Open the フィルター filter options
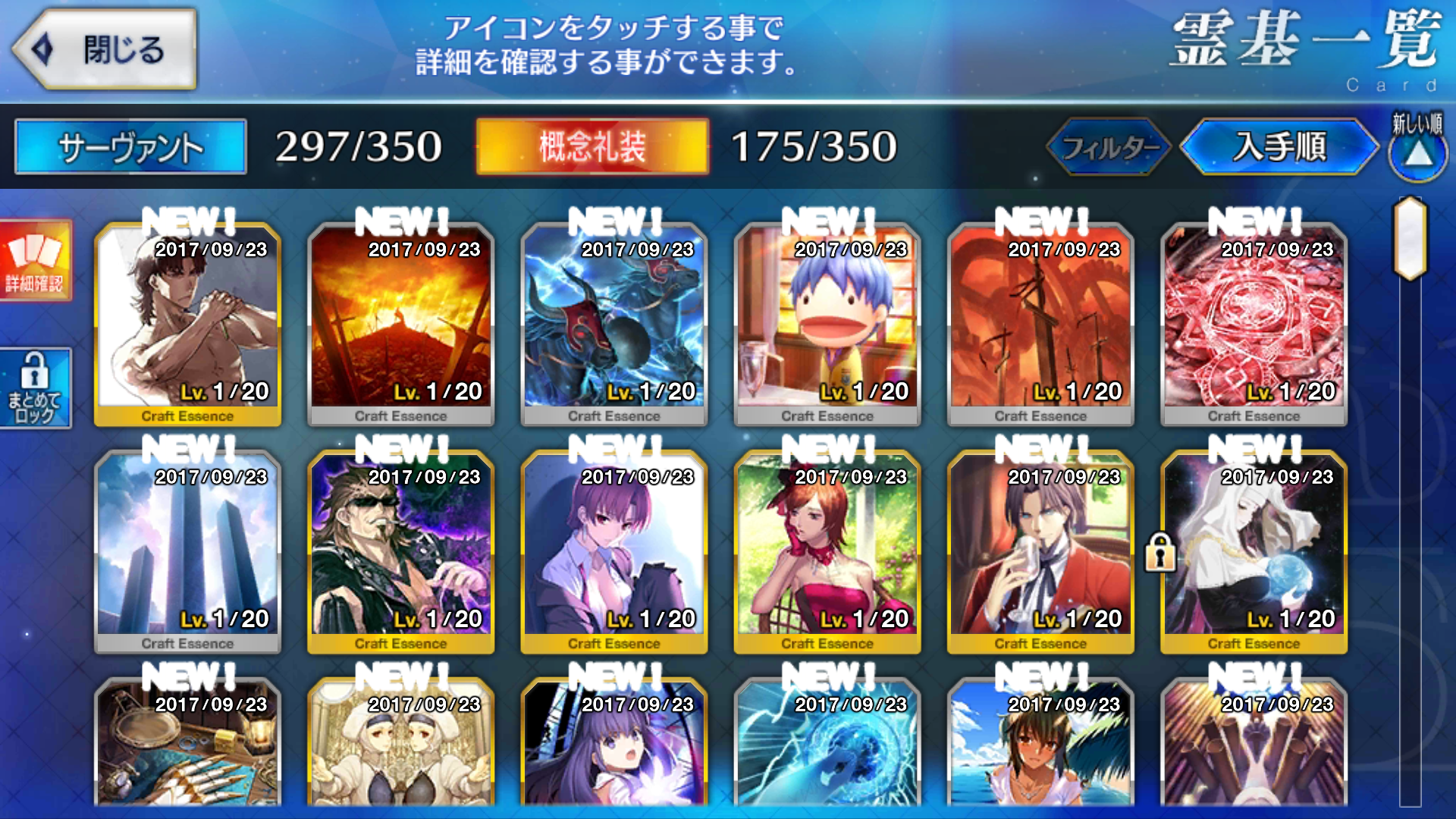The height and width of the screenshot is (819, 1456). 1109,146
